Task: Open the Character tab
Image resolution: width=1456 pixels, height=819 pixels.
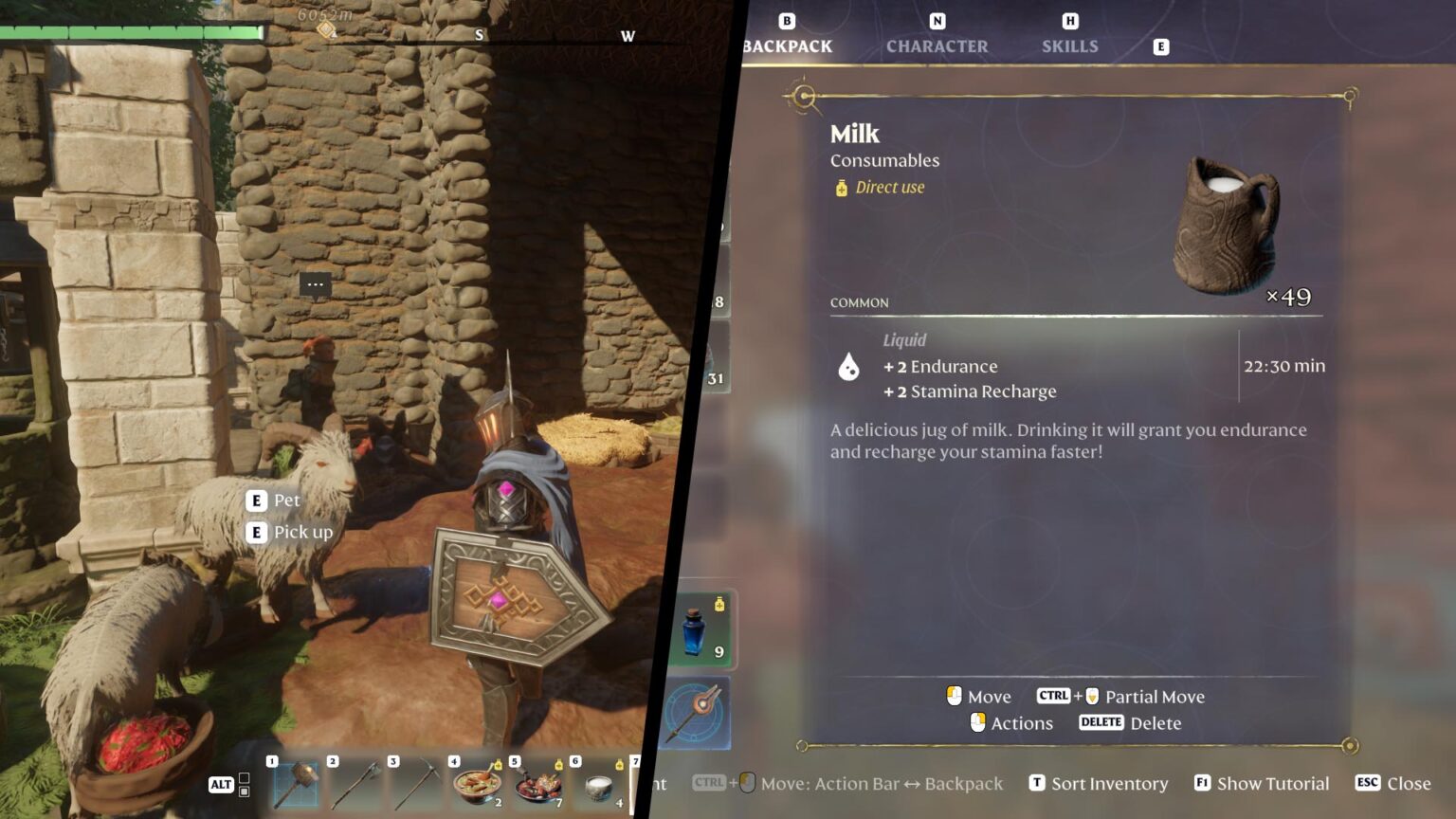Action: [937, 45]
